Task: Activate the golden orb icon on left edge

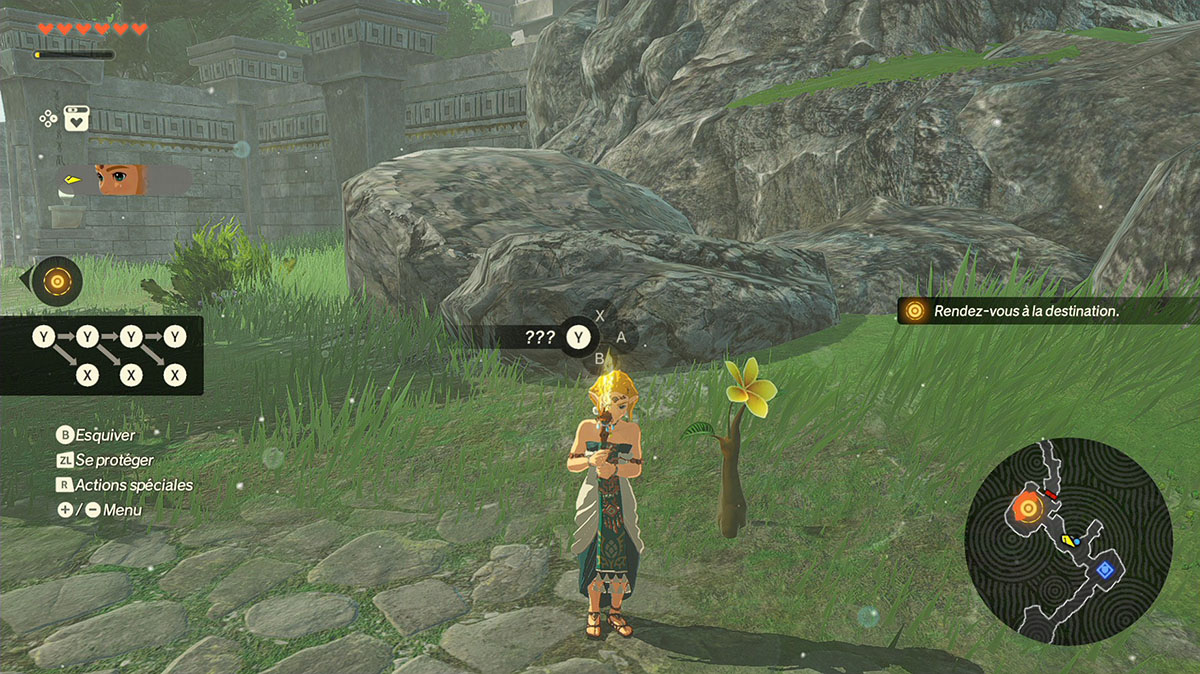Action: pyautogui.click(x=57, y=282)
